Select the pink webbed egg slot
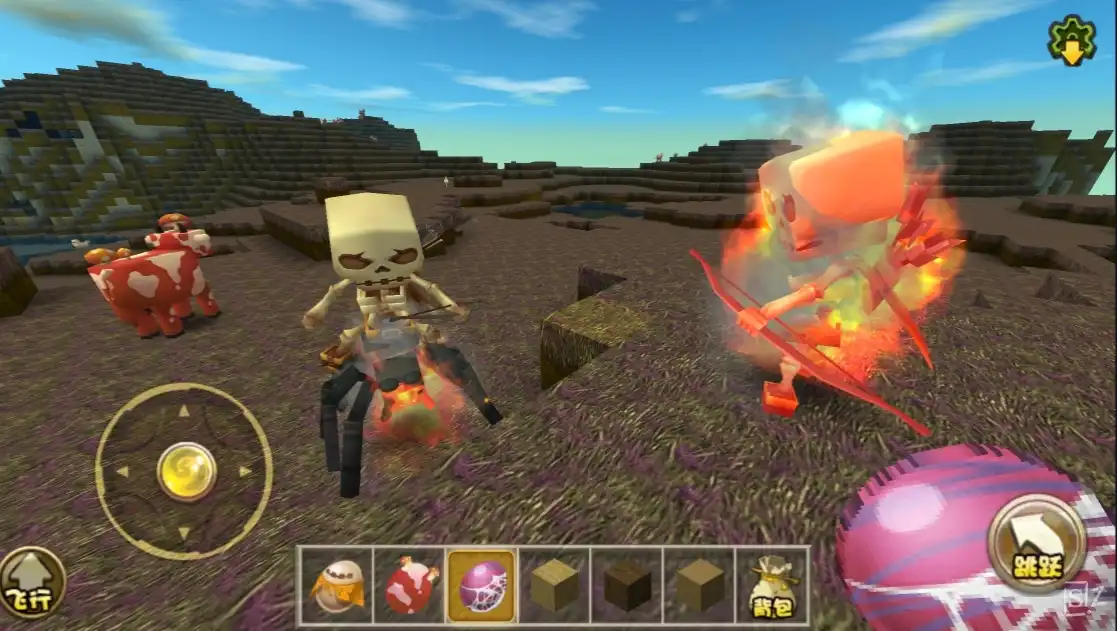This screenshot has width=1117, height=631. pyautogui.click(x=482, y=587)
